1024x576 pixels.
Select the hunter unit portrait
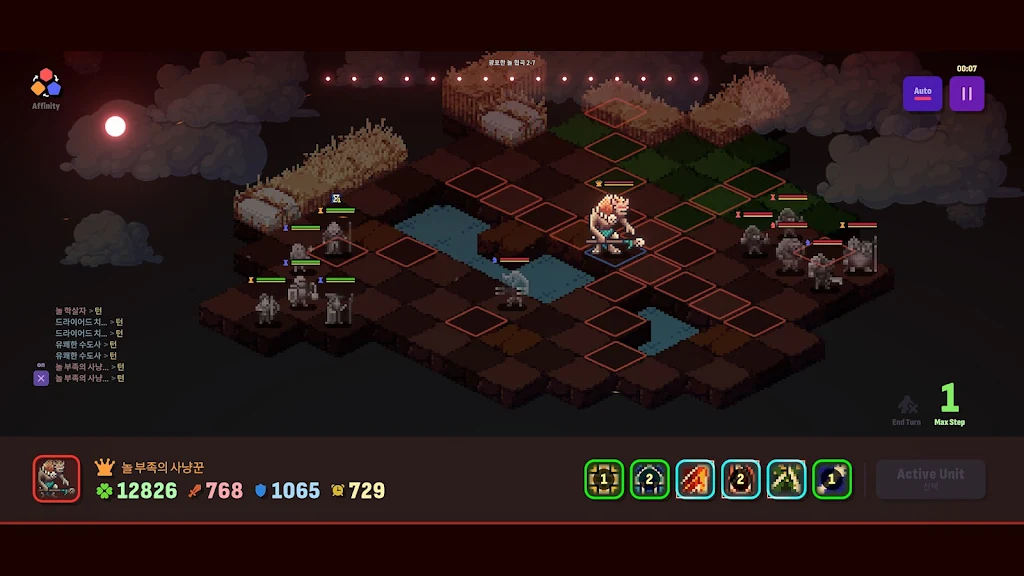56,478
